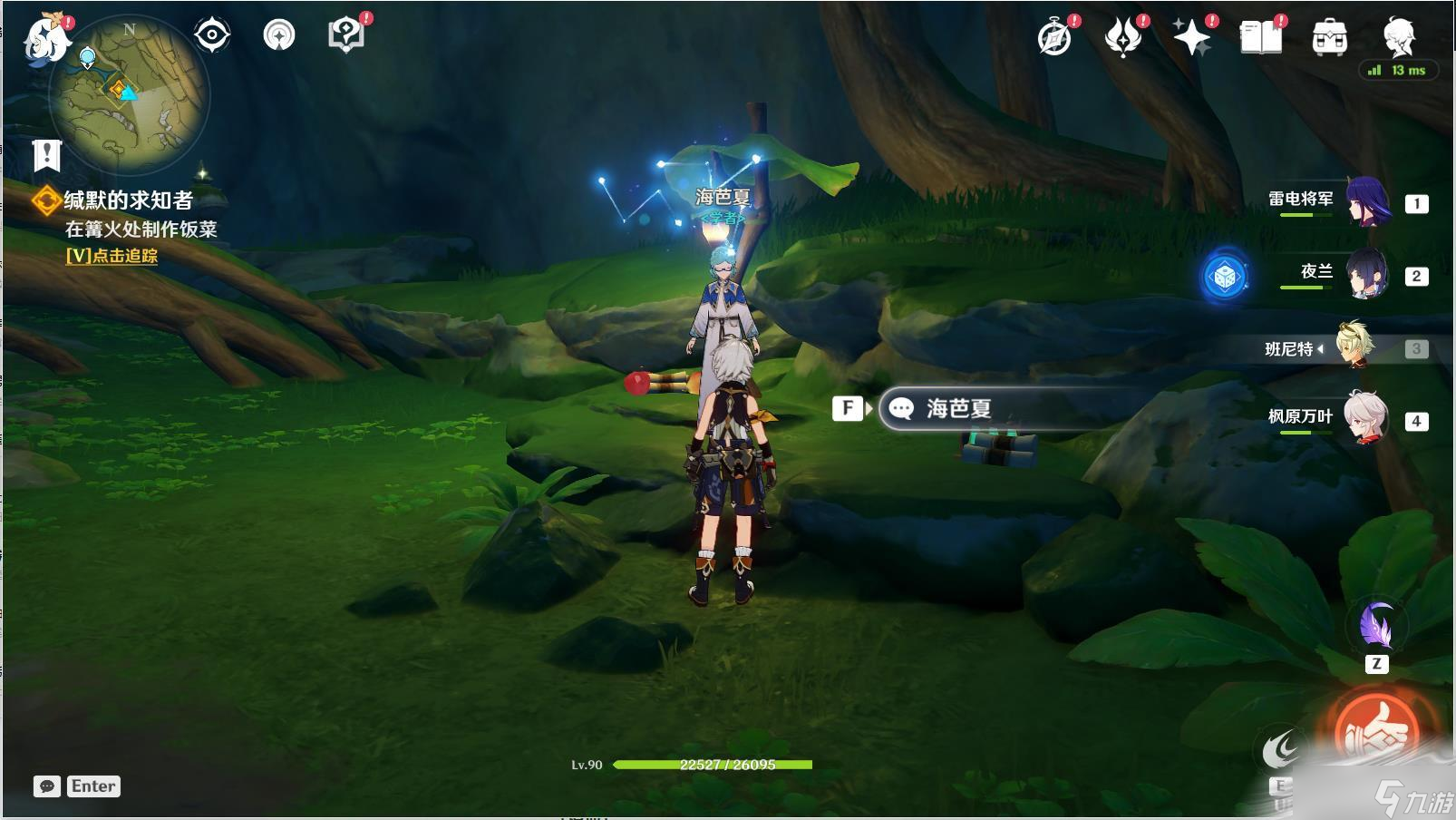
Task: Talk to 海芭夏 dialogue prompt
Action: tap(957, 409)
